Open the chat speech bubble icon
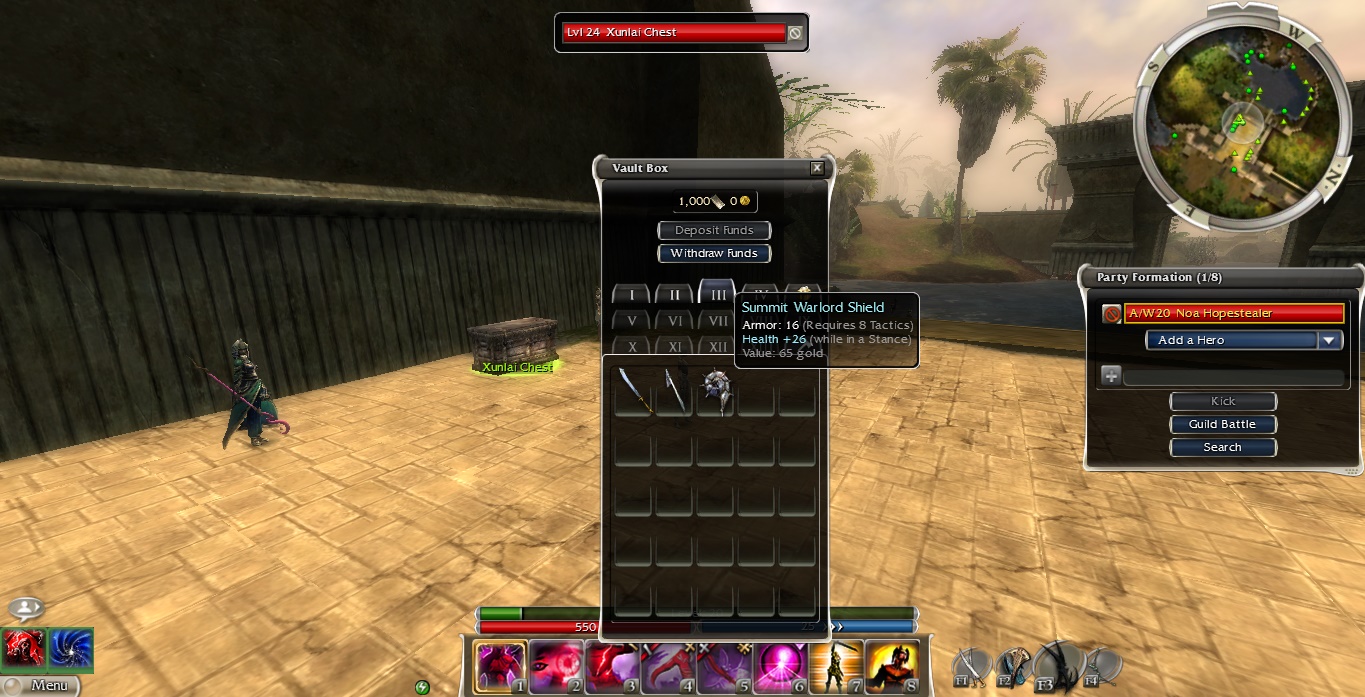This screenshot has width=1365, height=697. pyautogui.click(x=27, y=608)
